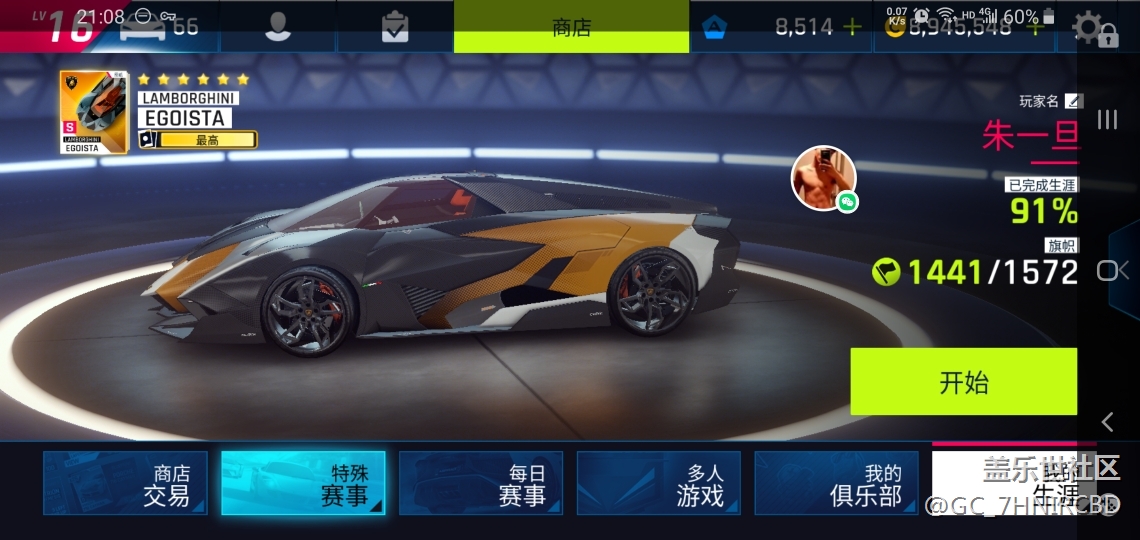Start the race with 开始 button
This screenshot has width=1140, height=540.
963,381
